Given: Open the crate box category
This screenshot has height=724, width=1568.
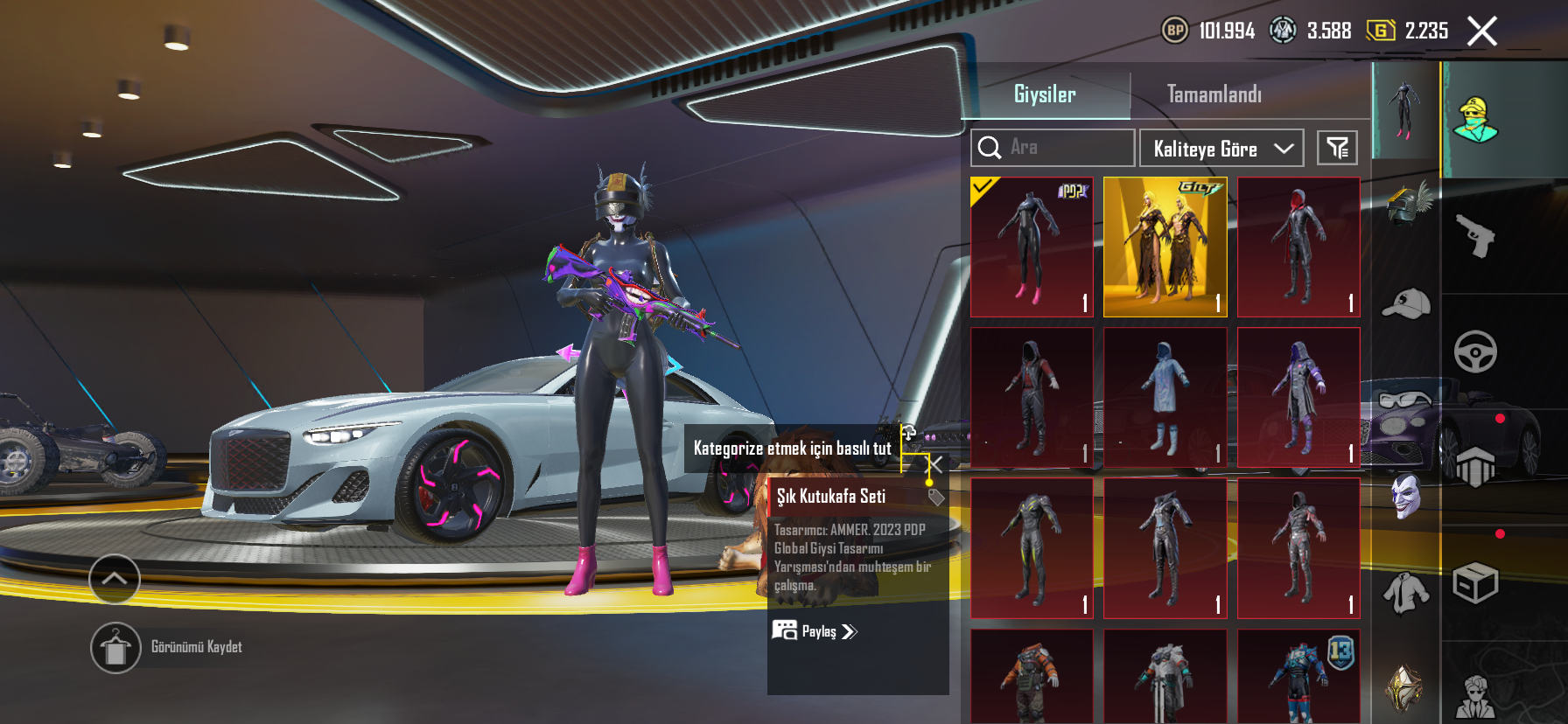Looking at the screenshot, I should [1475, 583].
